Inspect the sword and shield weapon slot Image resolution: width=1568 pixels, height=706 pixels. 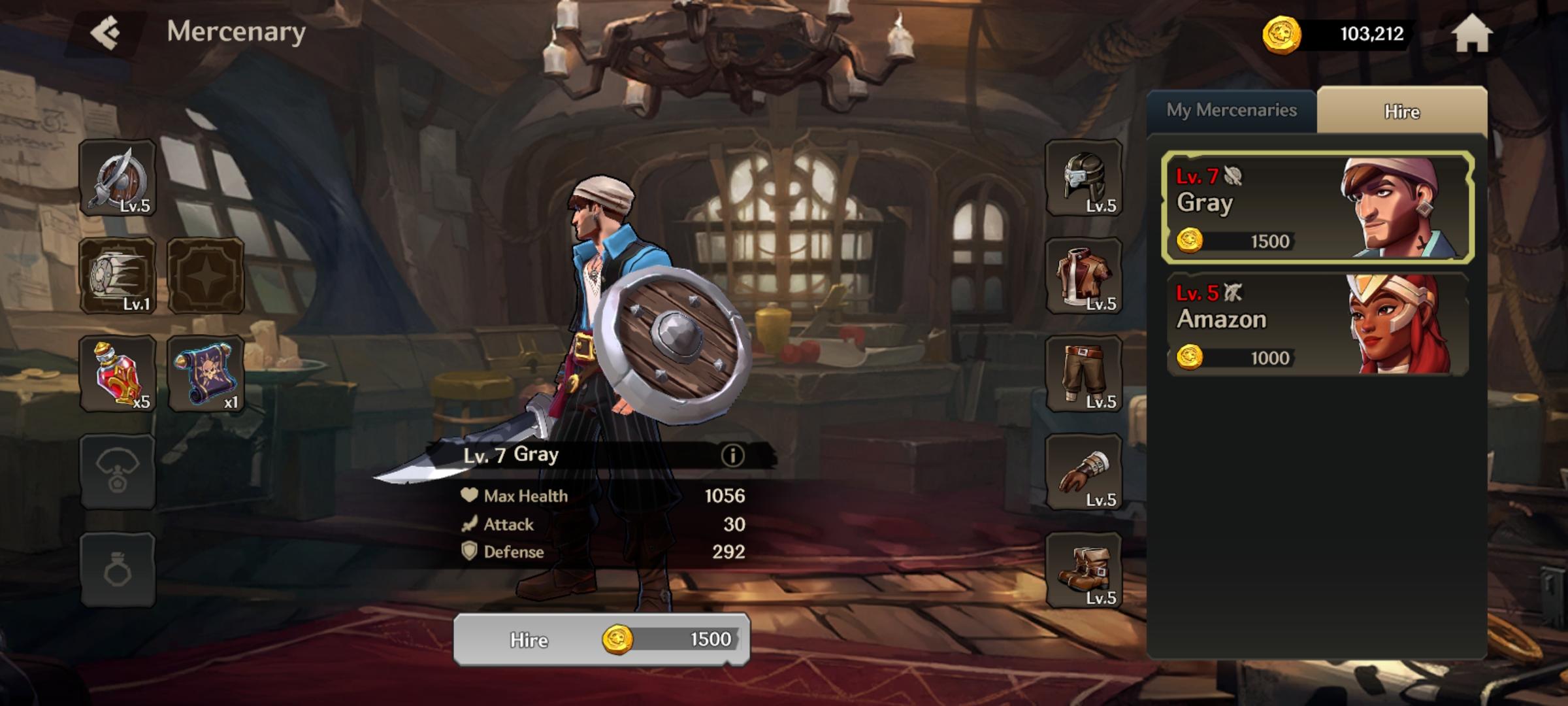(118, 178)
